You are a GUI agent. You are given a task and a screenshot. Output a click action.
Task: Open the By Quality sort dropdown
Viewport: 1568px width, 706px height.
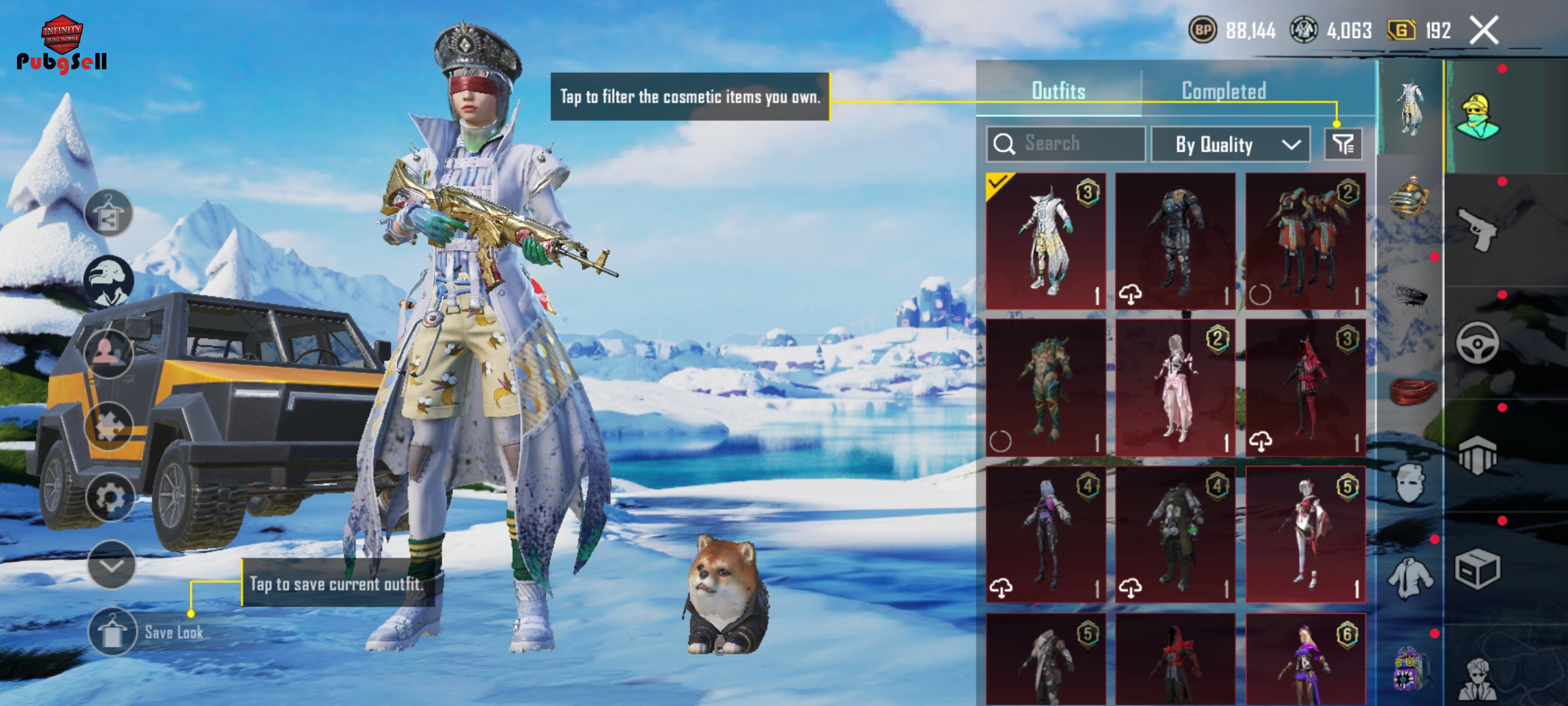[x=1230, y=144]
